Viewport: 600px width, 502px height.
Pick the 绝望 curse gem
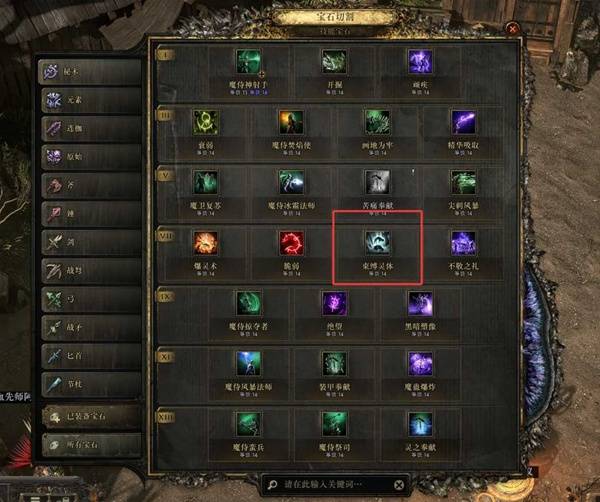coord(334,304)
